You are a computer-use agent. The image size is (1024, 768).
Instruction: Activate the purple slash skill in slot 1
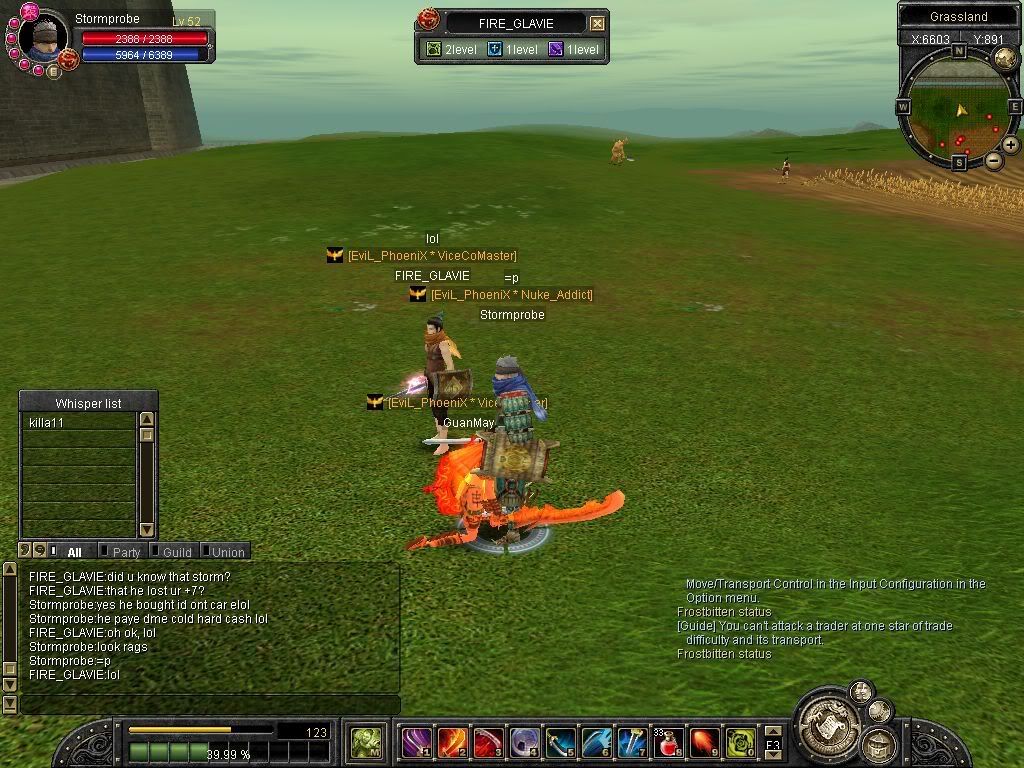pos(416,743)
